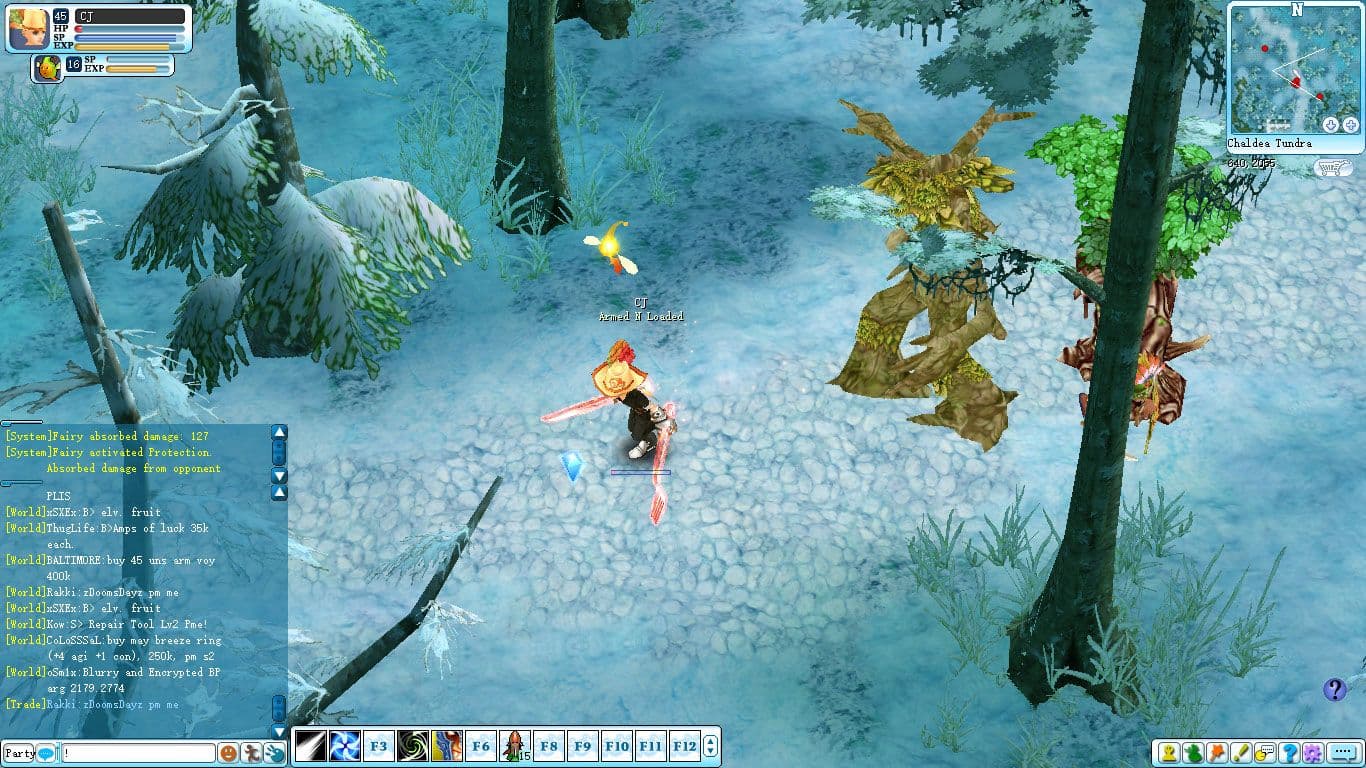Select CJ's character portrait
The width and height of the screenshot is (1366, 768).
coord(27,28)
